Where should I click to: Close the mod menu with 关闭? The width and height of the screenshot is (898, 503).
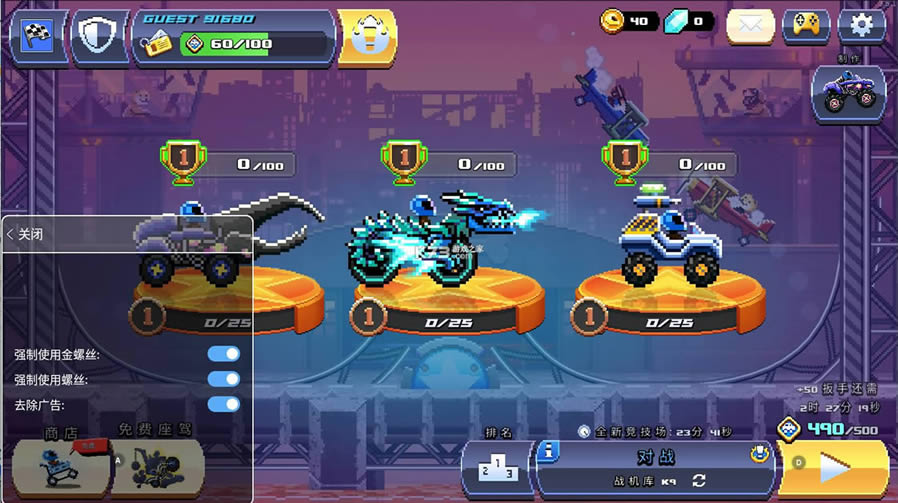tap(26, 234)
